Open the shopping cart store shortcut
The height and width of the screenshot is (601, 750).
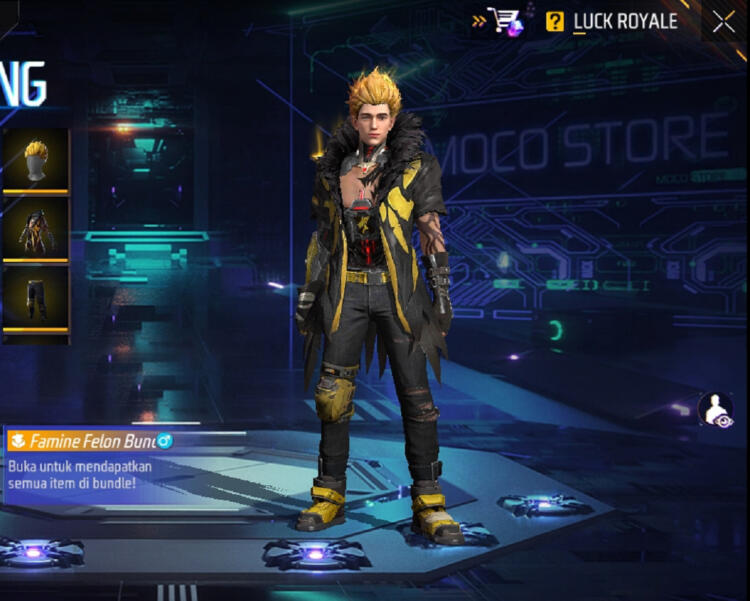(505, 21)
